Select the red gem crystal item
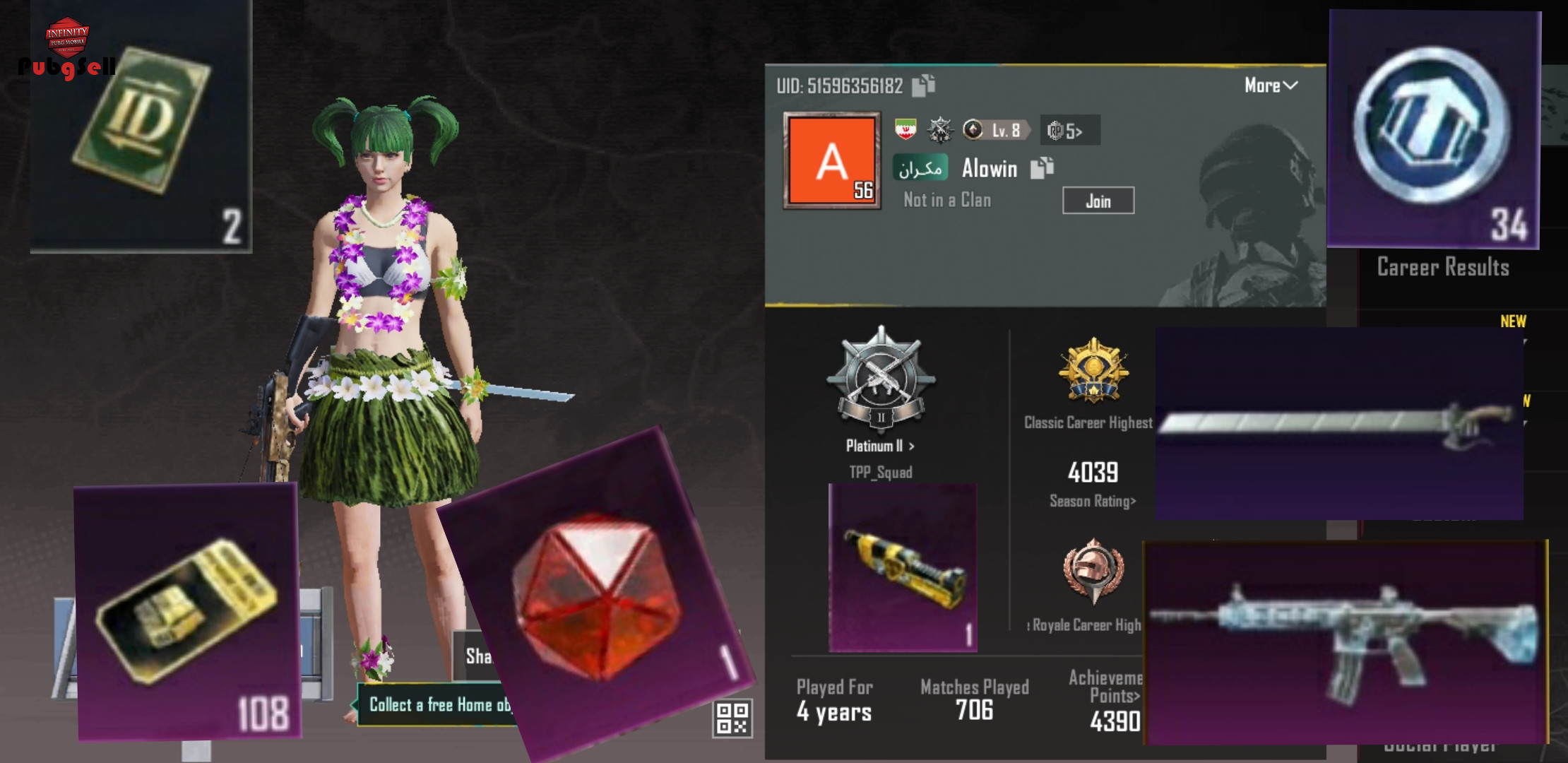Viewport: 1568px width, 763px height. point(597,597)
